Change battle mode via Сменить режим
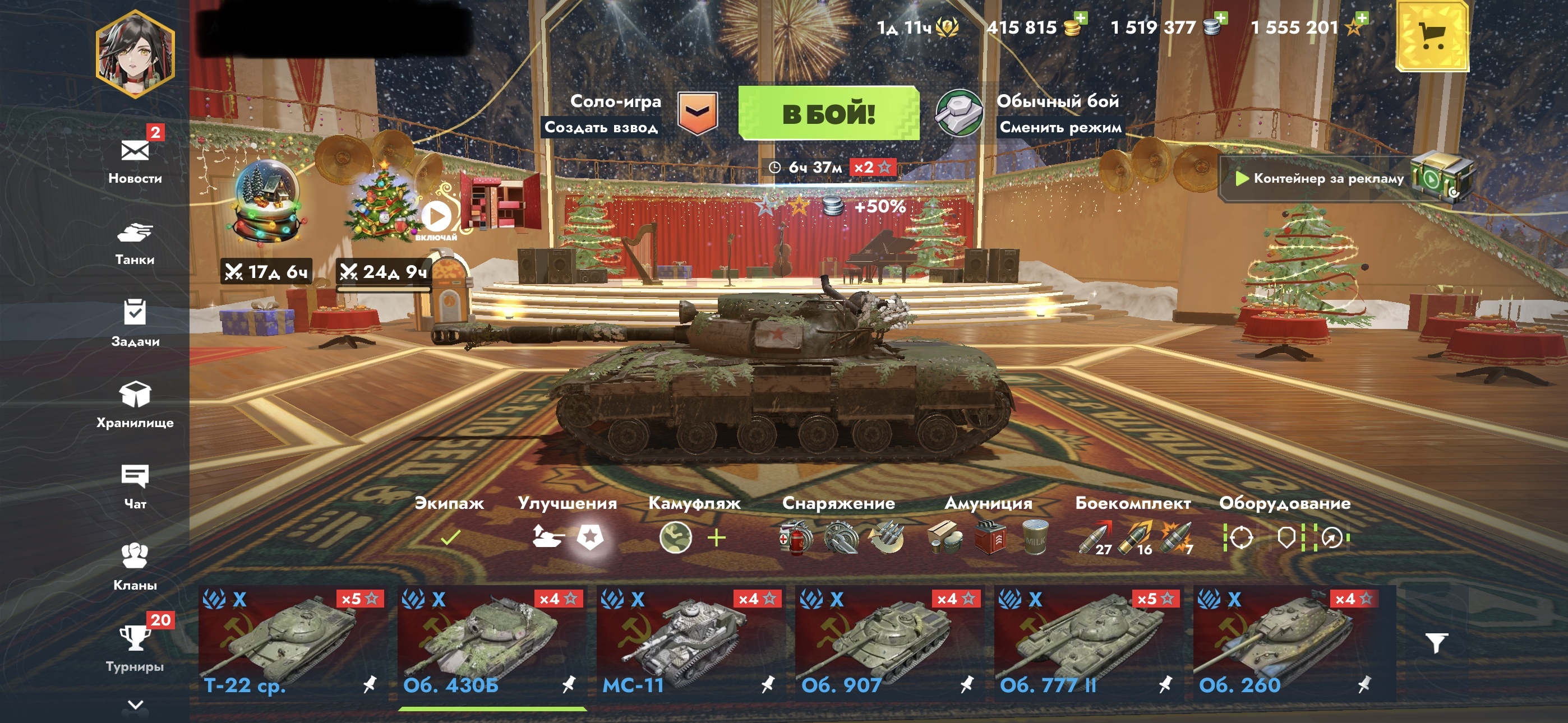Image resolution: width=1568 pixels, height=723 pixels. [x=1060, y=127]
